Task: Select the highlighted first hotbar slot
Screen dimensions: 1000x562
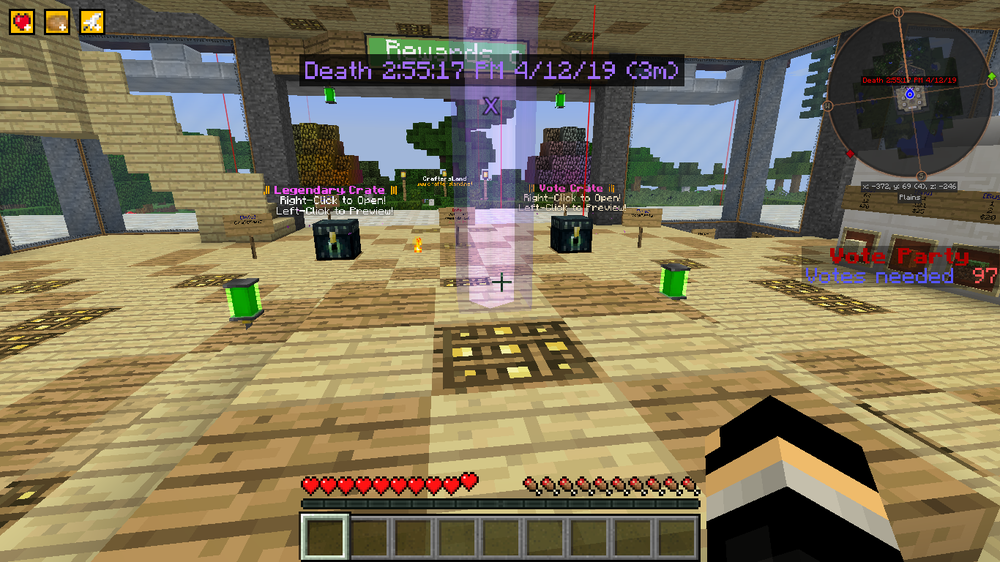Action: [x=325, y=536]
